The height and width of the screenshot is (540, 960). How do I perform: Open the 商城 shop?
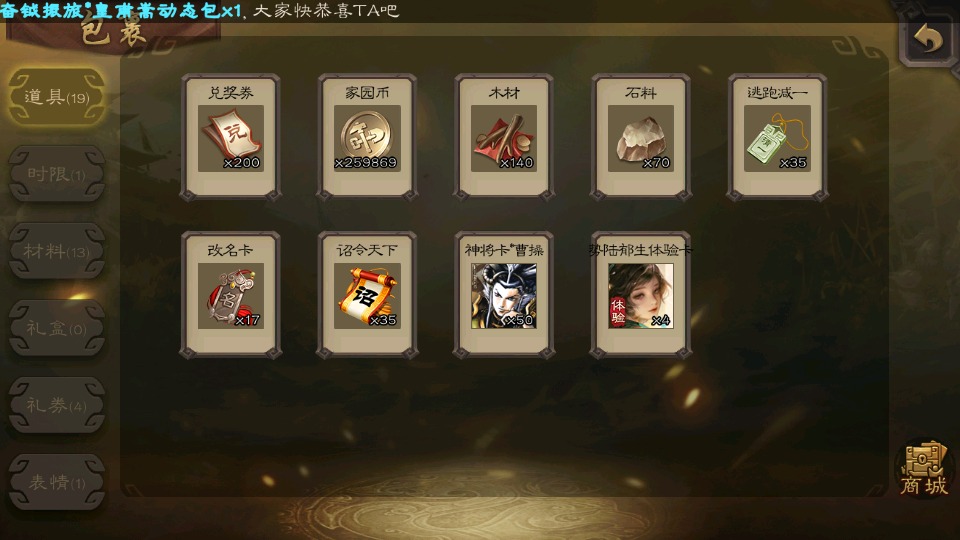pos(923,469)
